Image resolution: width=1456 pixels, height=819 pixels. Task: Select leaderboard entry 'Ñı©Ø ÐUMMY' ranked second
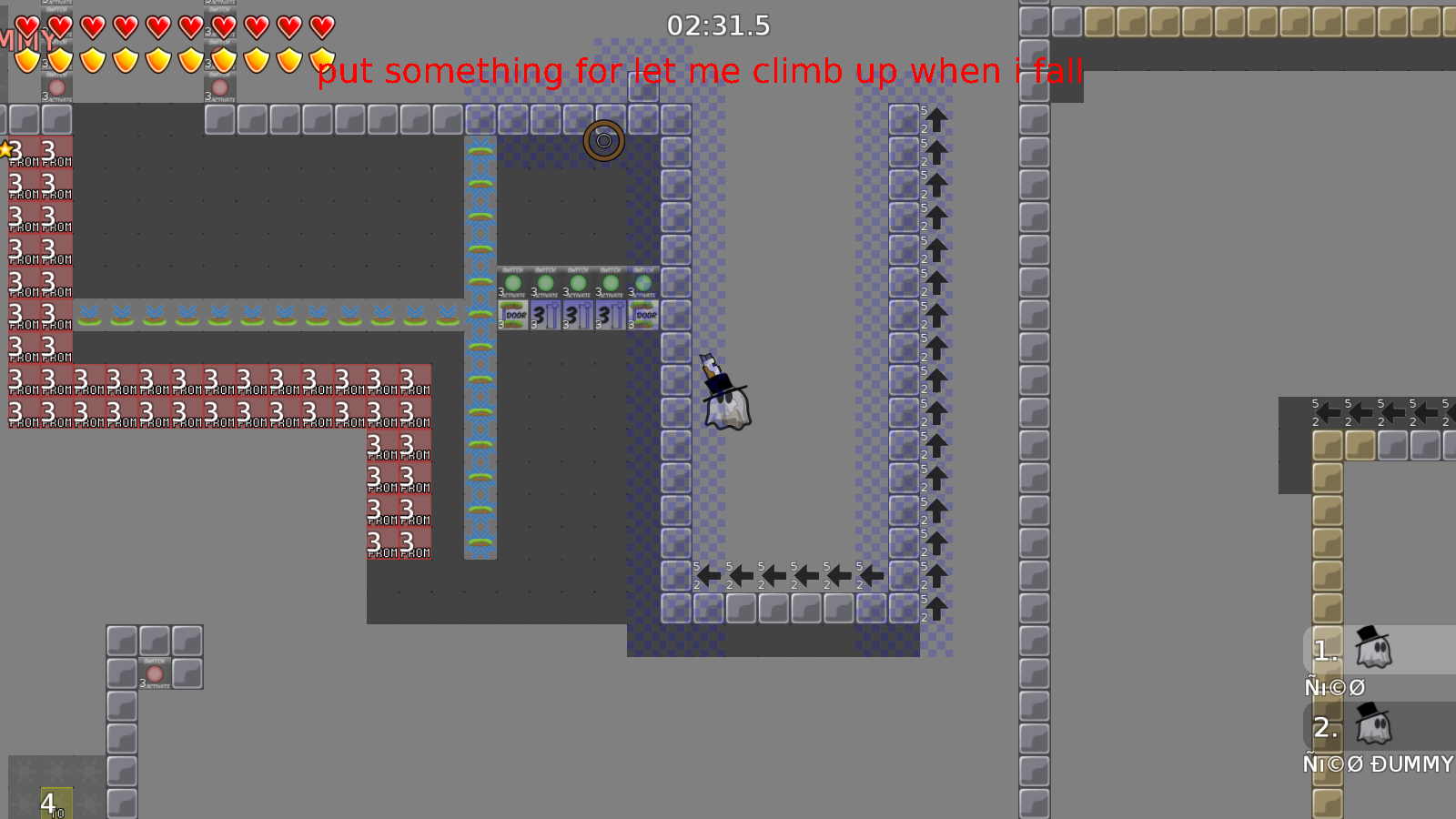pyautogui.click(x=1356, y=728)
